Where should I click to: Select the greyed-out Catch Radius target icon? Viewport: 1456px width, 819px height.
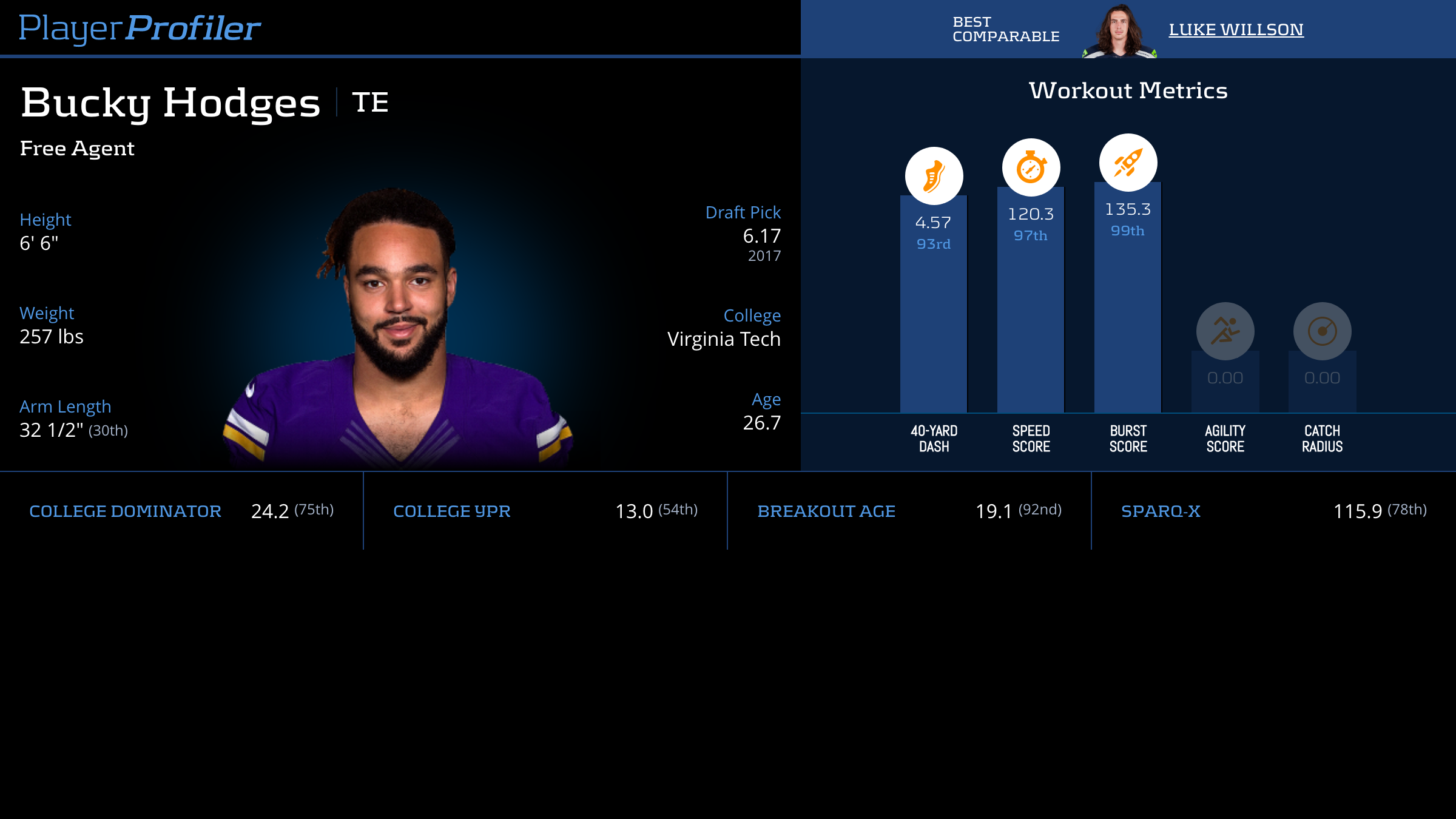1322,331
